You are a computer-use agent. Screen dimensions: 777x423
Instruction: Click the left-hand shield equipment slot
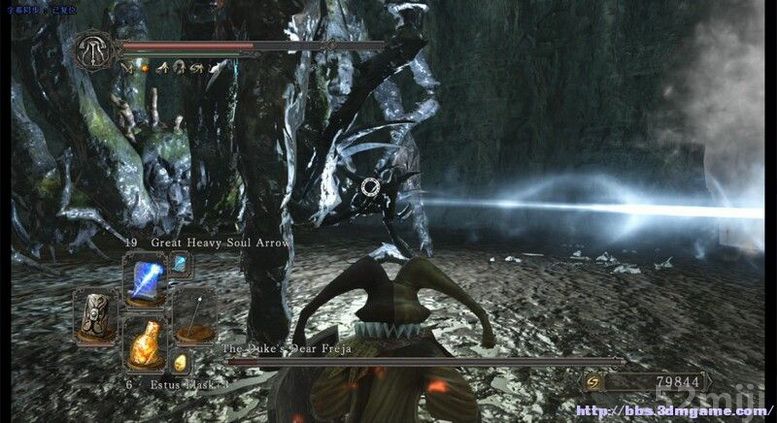(97, 316)
